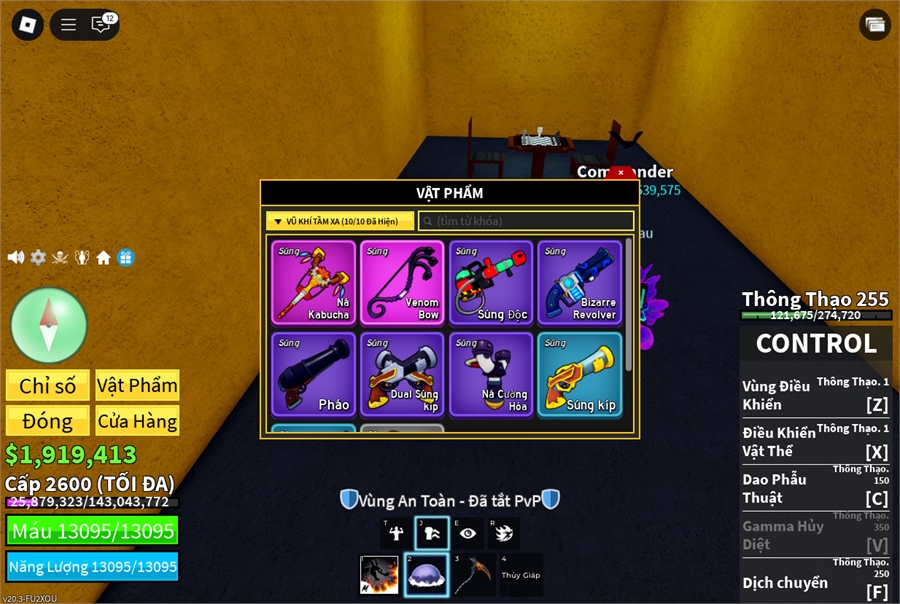Toggle the sound speaker icon
The width and height of the screenshot is (900, 604).
click(x=16, y=257)
